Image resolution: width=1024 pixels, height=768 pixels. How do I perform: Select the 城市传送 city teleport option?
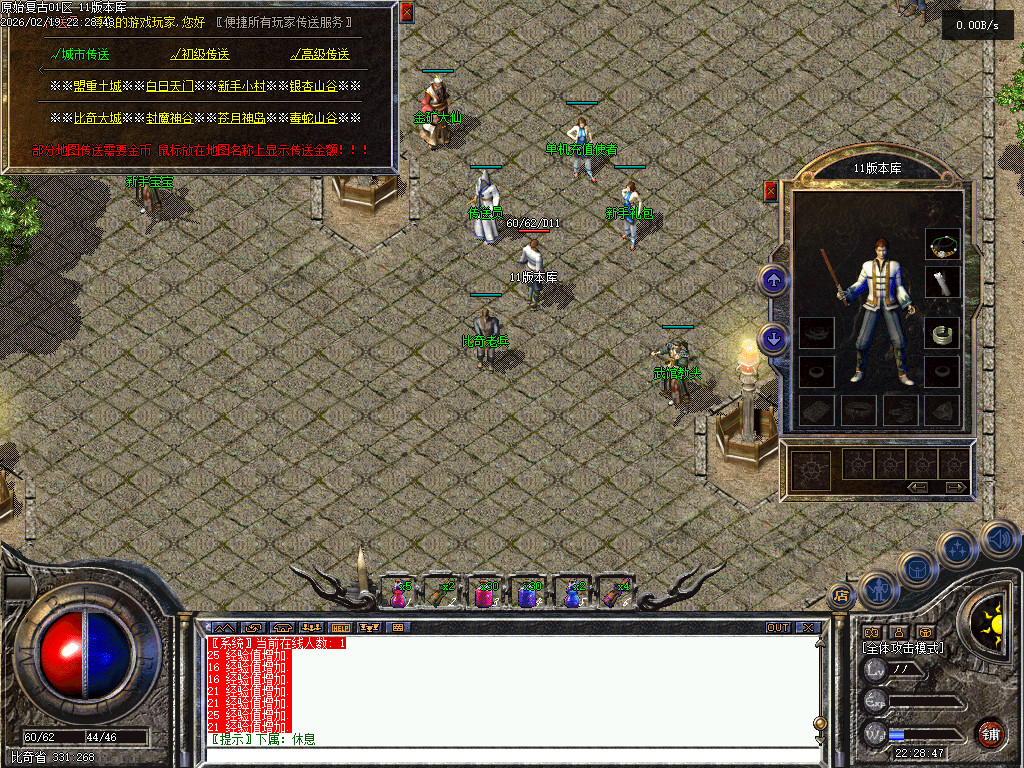pyautogui.click(x=81, y=54)
